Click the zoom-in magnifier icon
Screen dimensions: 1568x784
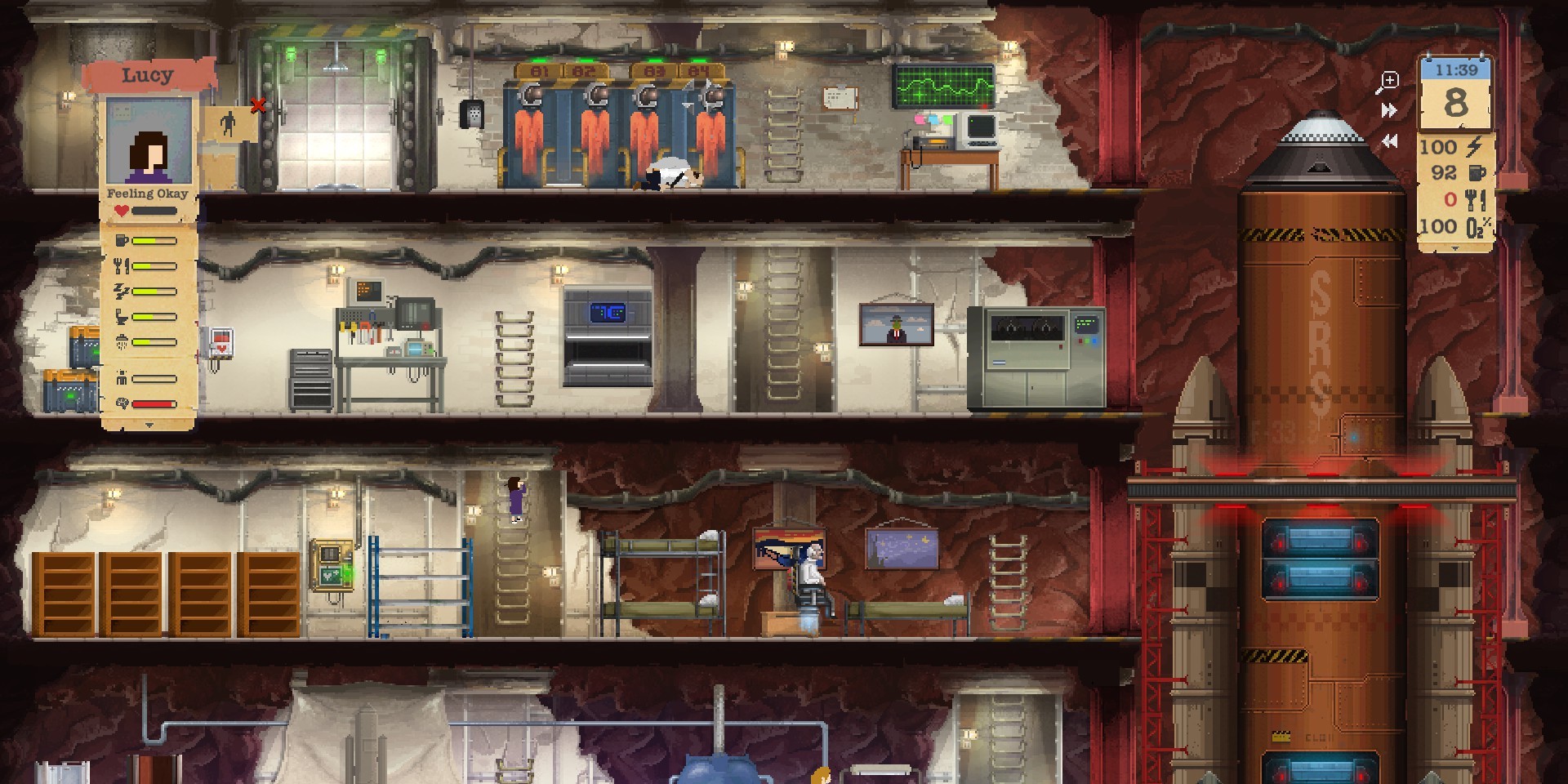pyautogui.click(x=1391, y=79)
